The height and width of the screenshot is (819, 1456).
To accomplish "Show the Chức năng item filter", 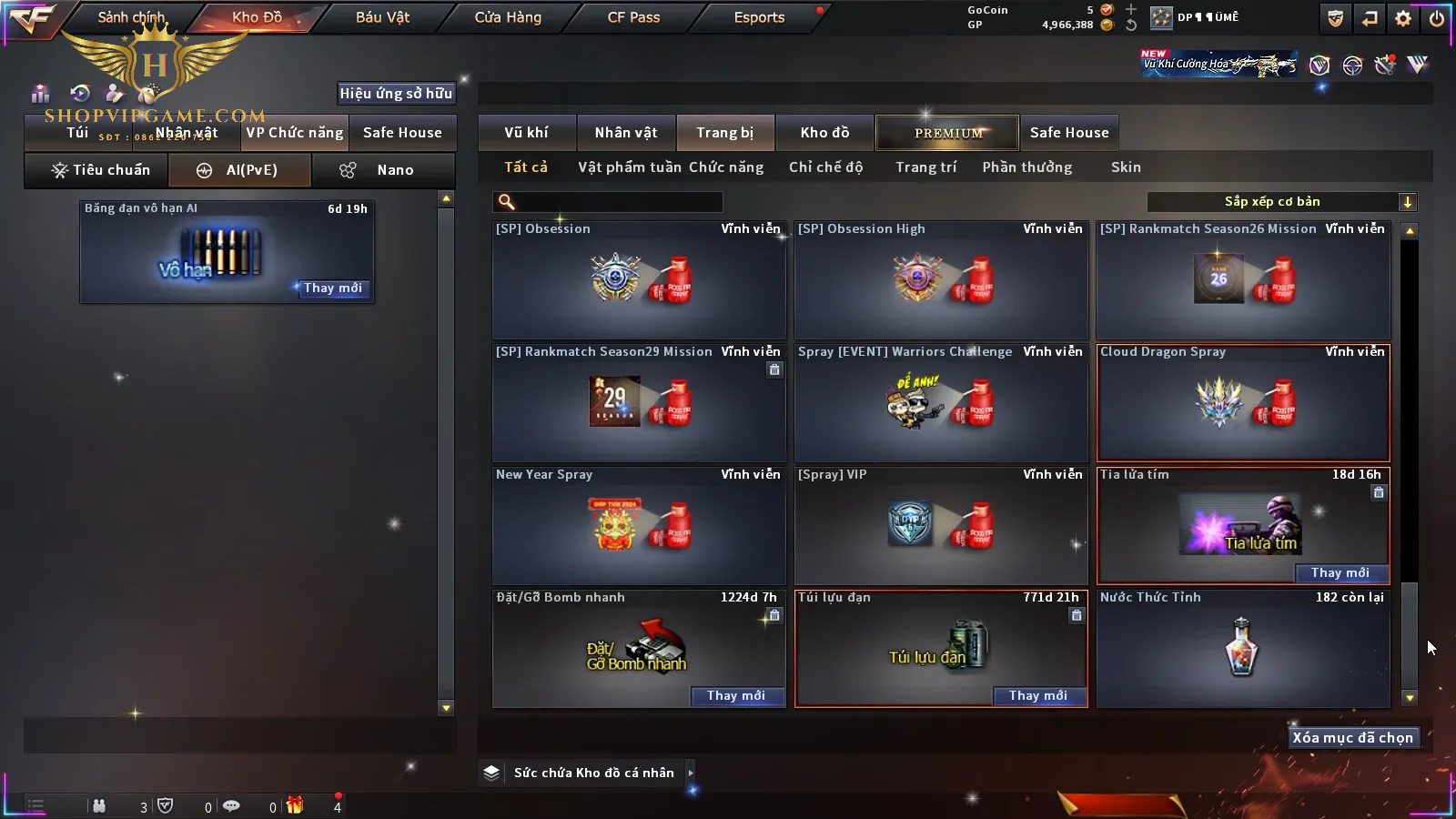I will pyautogui.click(x=726, y=167).
